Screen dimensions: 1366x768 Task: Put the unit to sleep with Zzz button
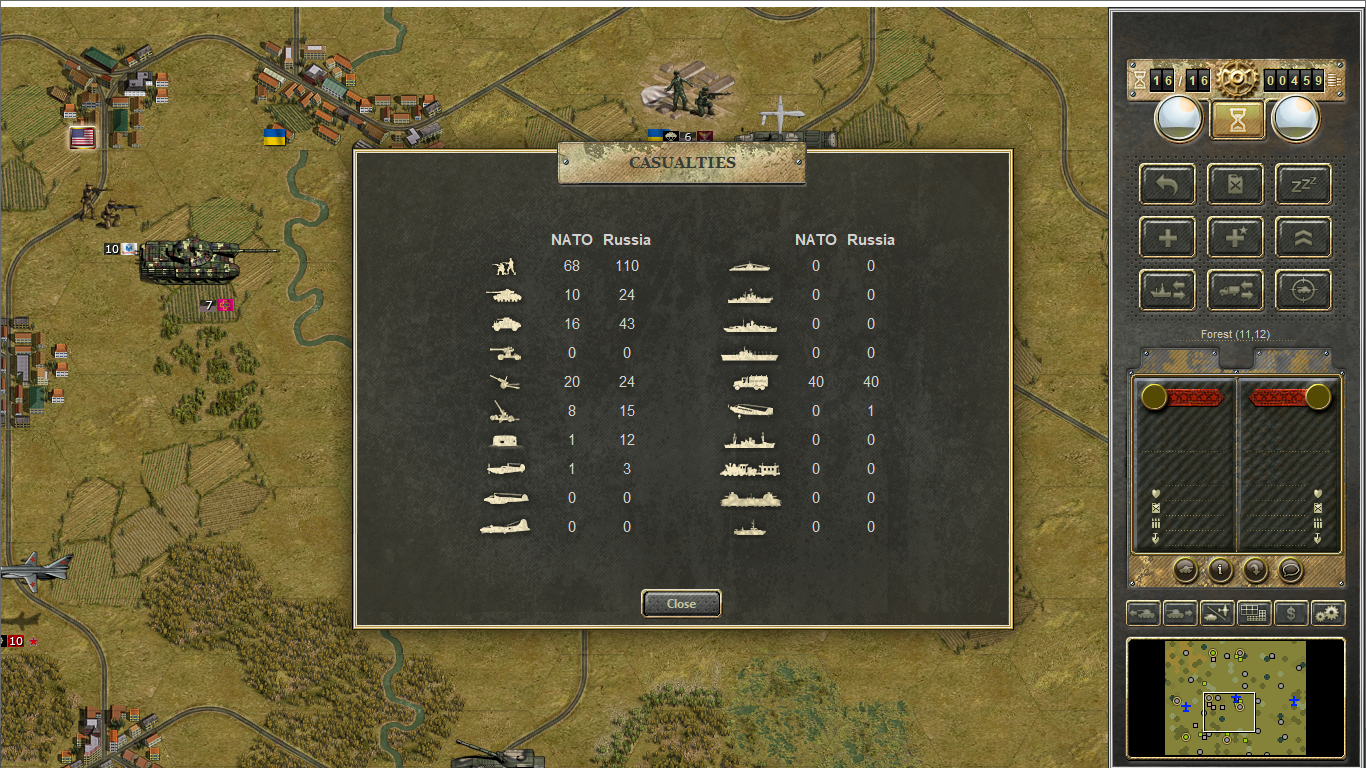1303,184
